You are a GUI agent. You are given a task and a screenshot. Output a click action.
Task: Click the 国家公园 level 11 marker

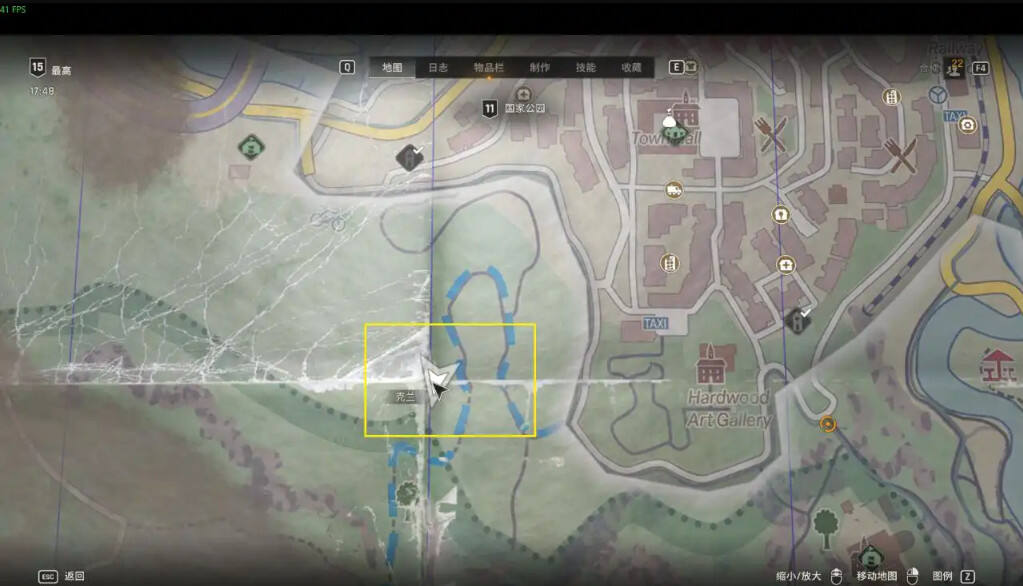pos(489,108)
